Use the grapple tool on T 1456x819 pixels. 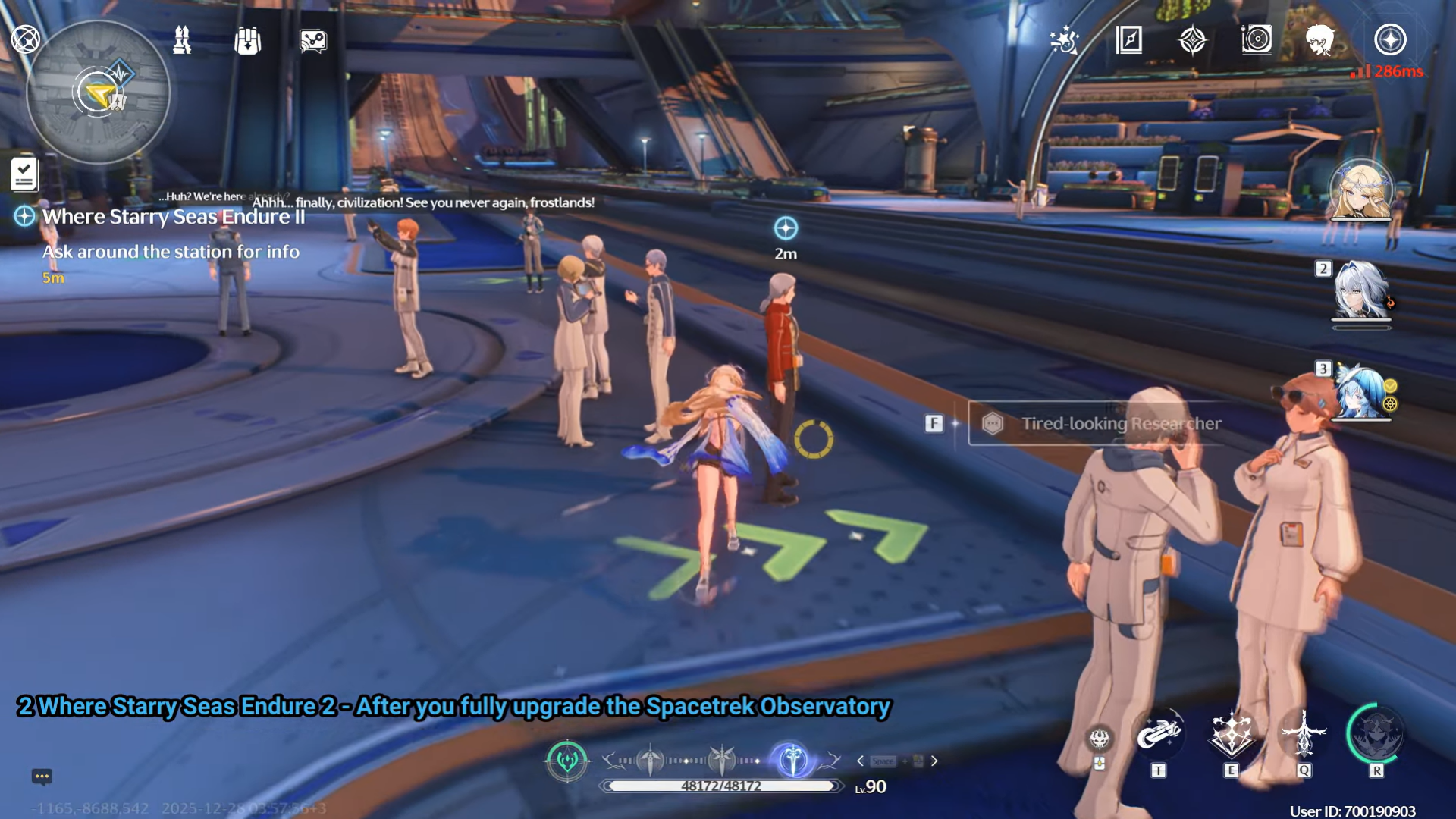tap(1158, 733)
